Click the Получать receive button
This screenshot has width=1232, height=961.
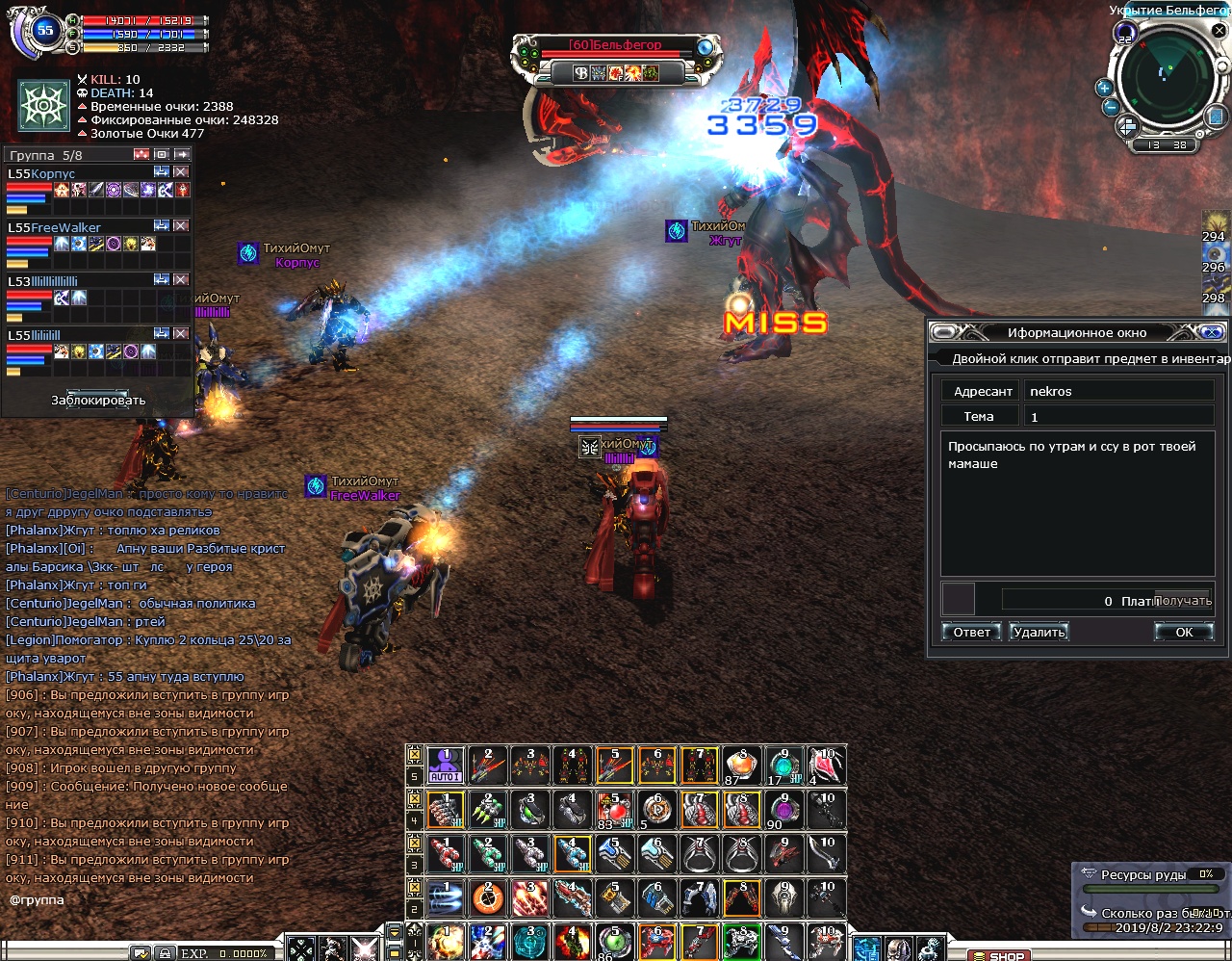tap(1183, 601)
